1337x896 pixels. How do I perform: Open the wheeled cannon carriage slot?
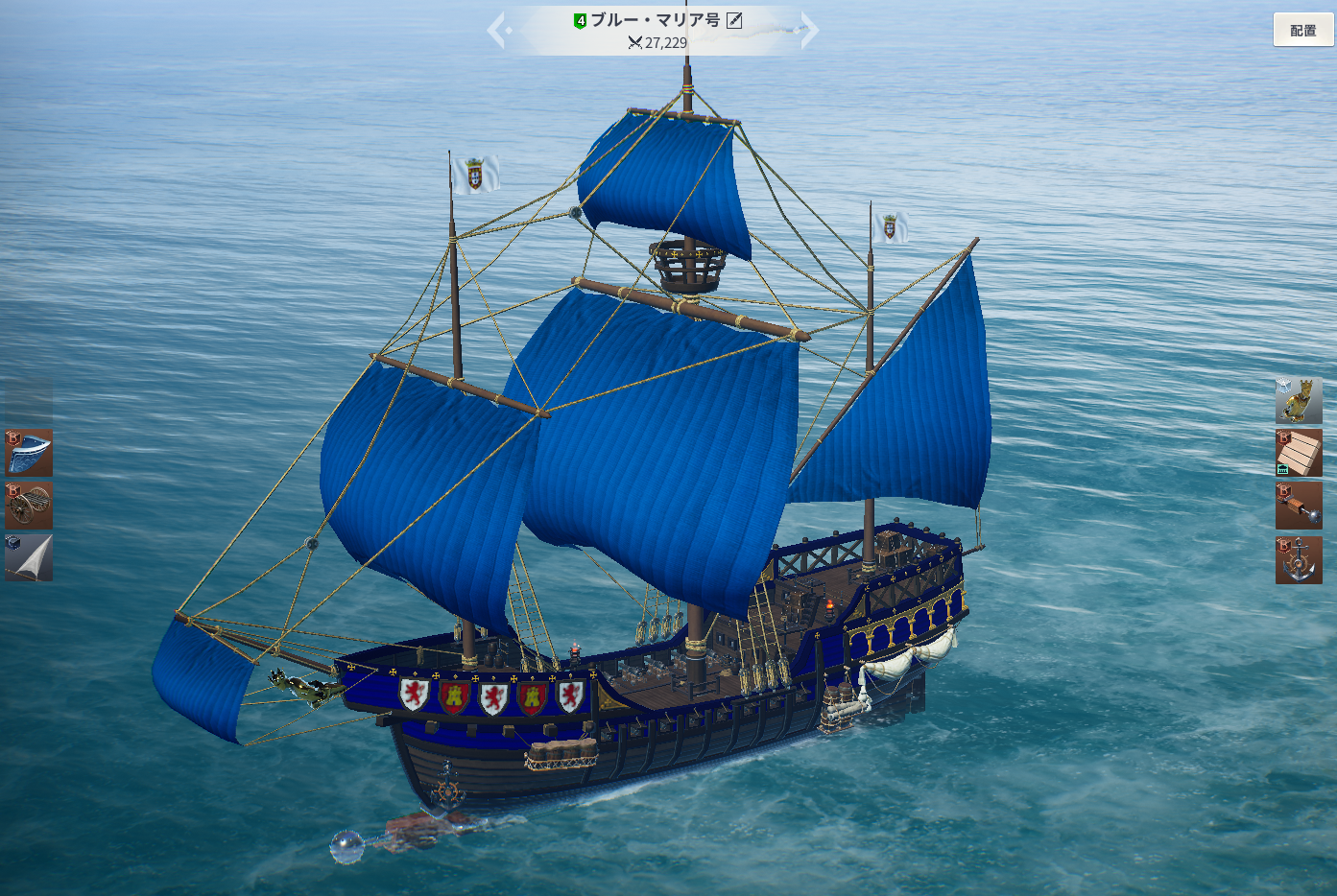click(x=29, y=505)
